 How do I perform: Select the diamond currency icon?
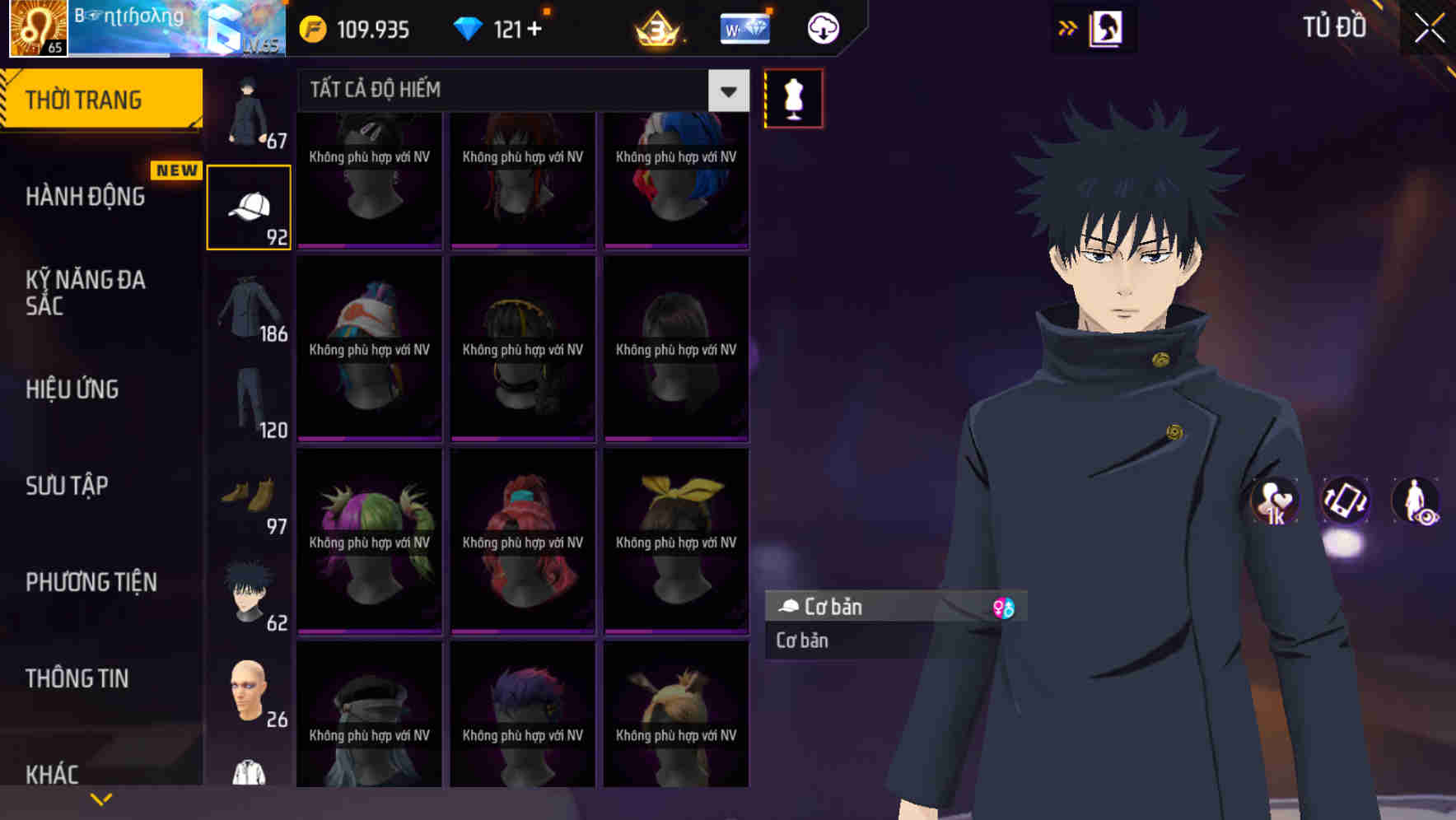468,27
